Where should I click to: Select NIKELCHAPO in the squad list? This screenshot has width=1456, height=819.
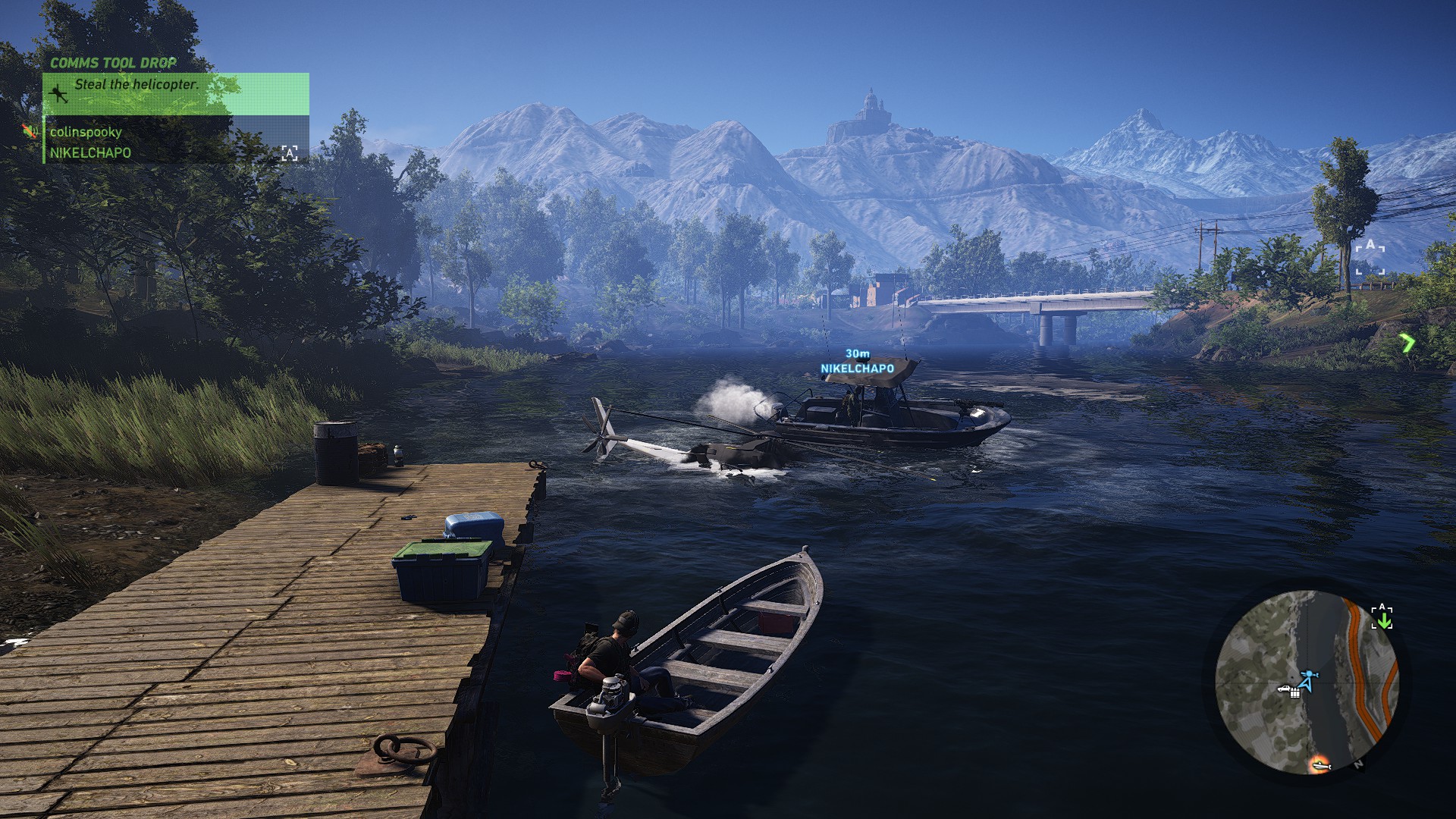90,153
